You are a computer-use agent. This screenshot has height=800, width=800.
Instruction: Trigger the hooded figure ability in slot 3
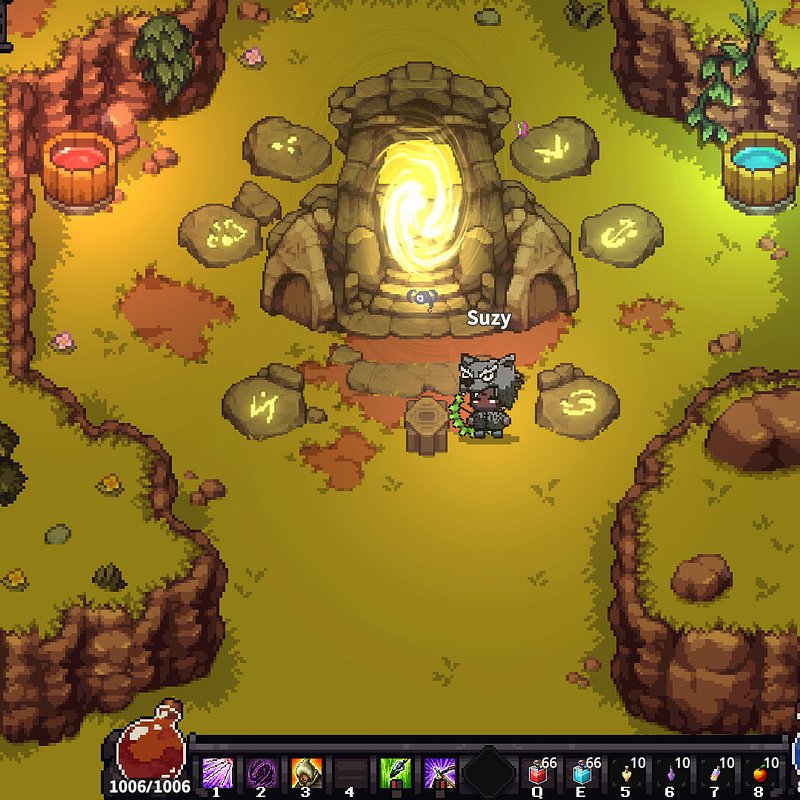pyautogui.click(x=305, y=772)
